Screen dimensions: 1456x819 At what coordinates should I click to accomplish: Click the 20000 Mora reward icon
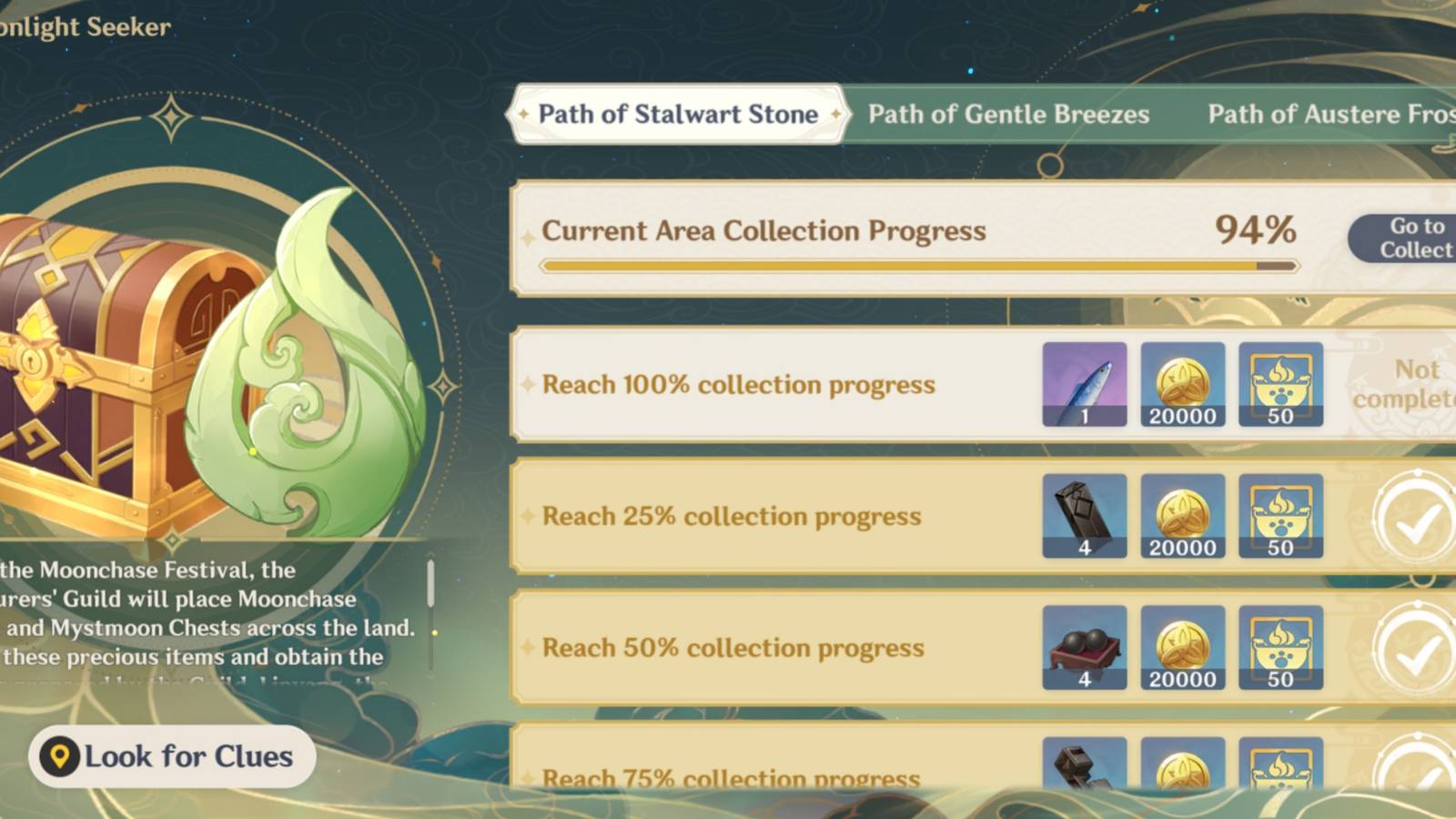click(1183, 383)
